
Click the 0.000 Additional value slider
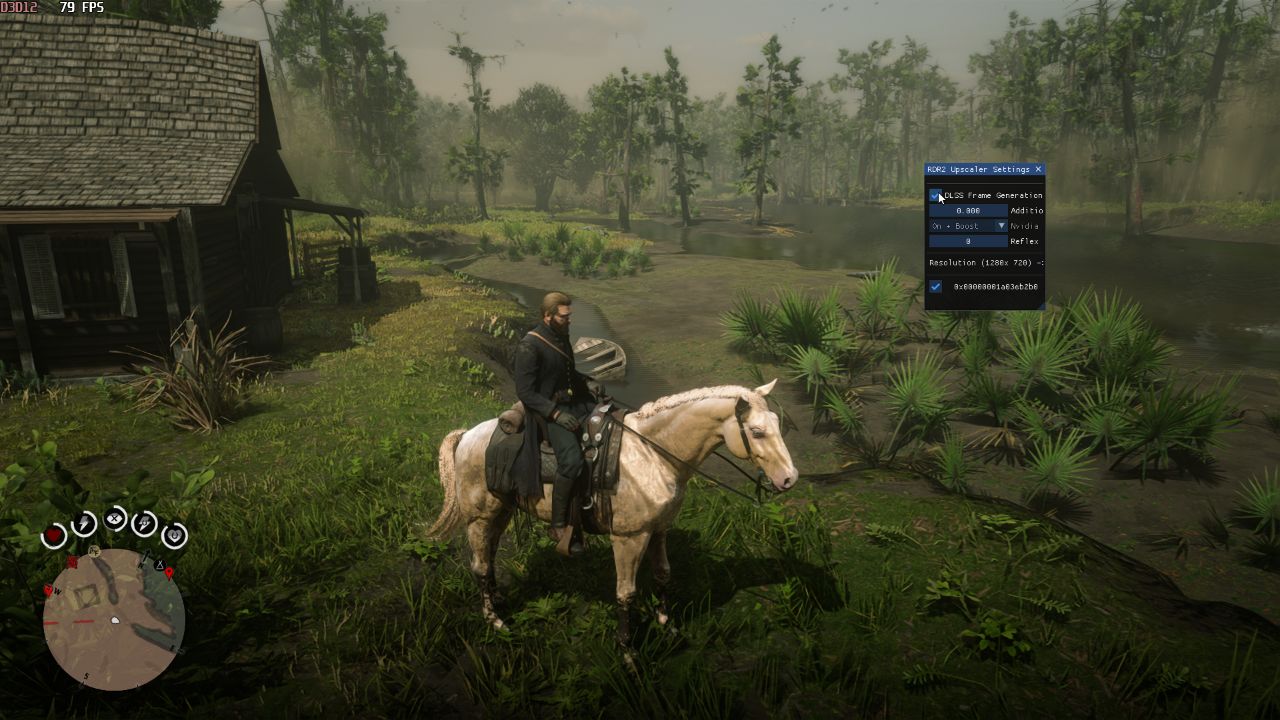[968, 211]
